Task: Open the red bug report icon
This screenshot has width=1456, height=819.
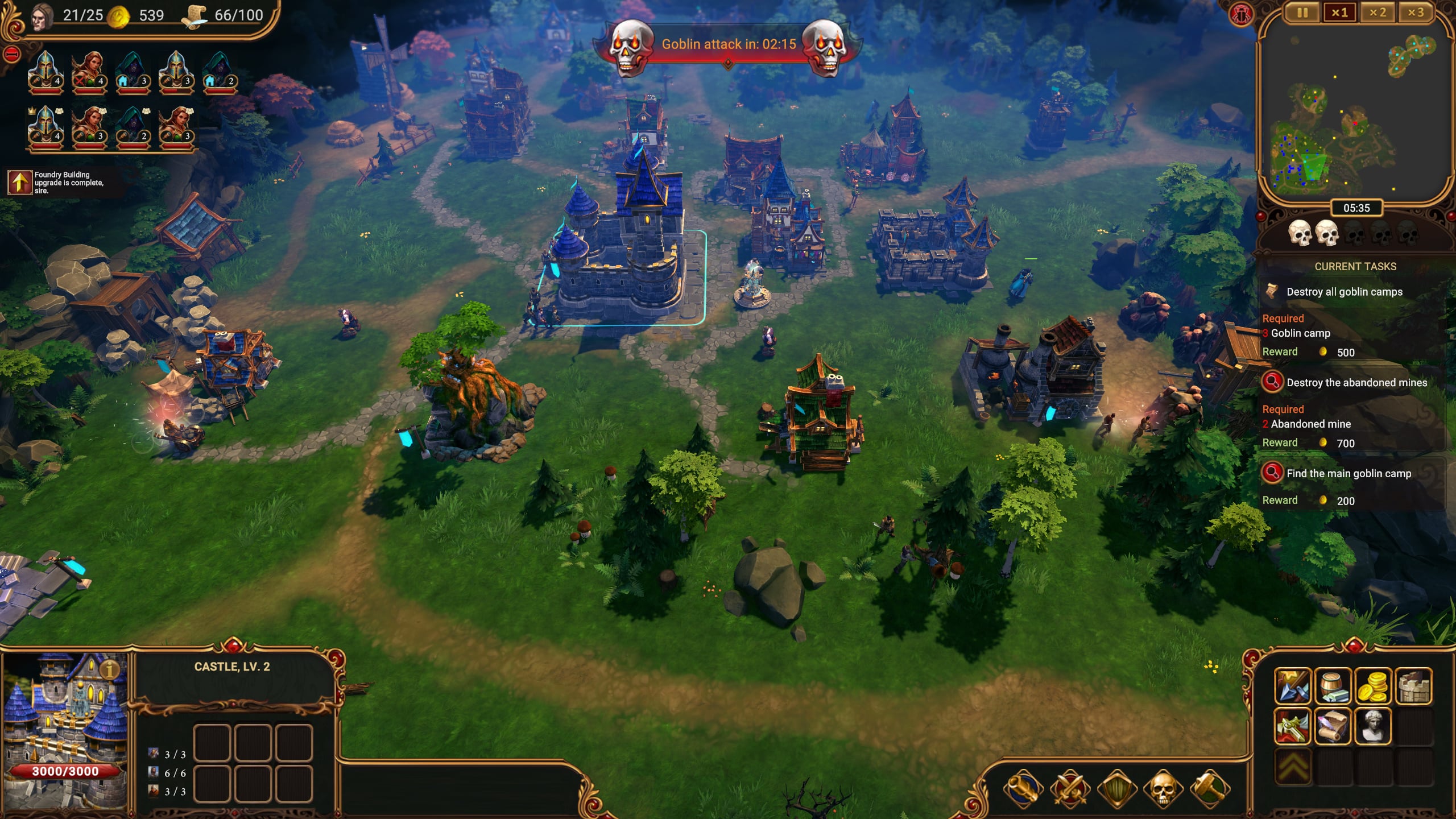Action: 1240,14
